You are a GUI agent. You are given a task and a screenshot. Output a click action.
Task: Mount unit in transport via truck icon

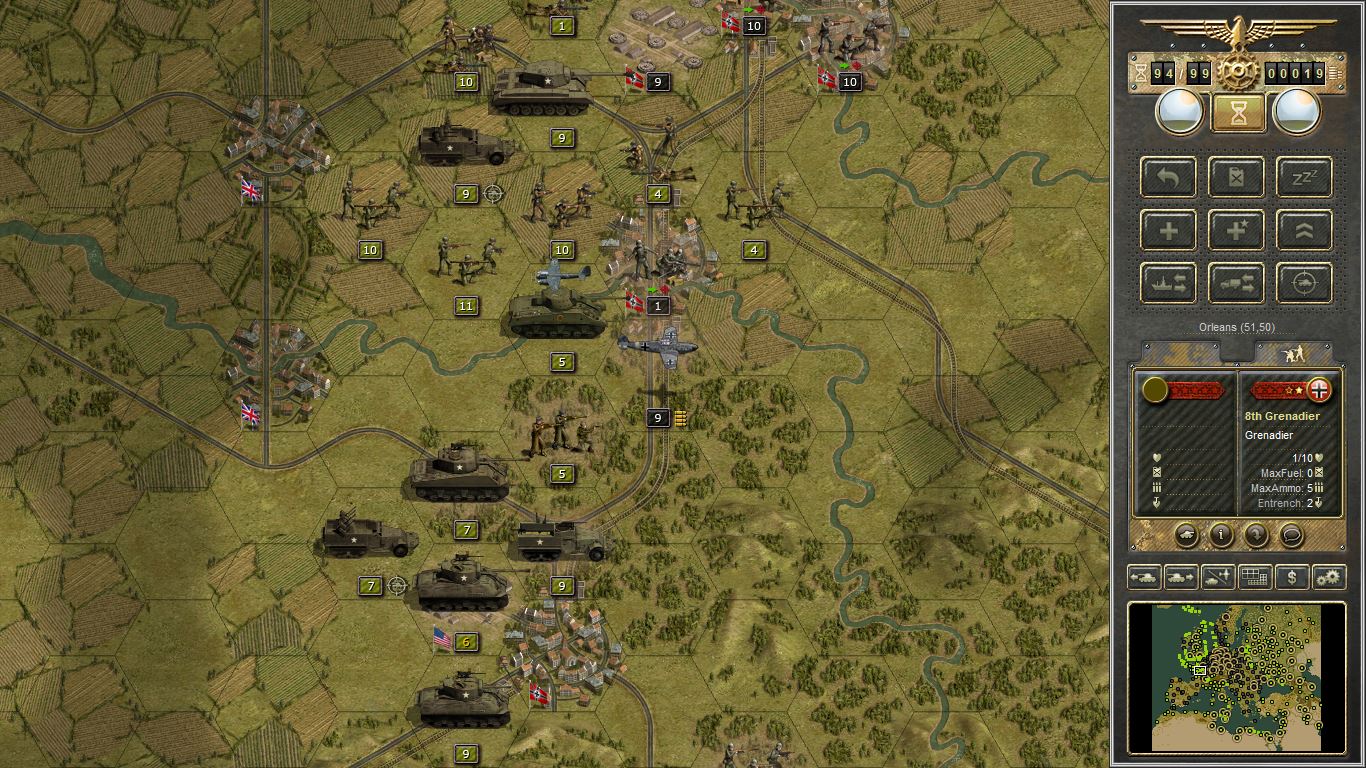tap(1236, 282)
